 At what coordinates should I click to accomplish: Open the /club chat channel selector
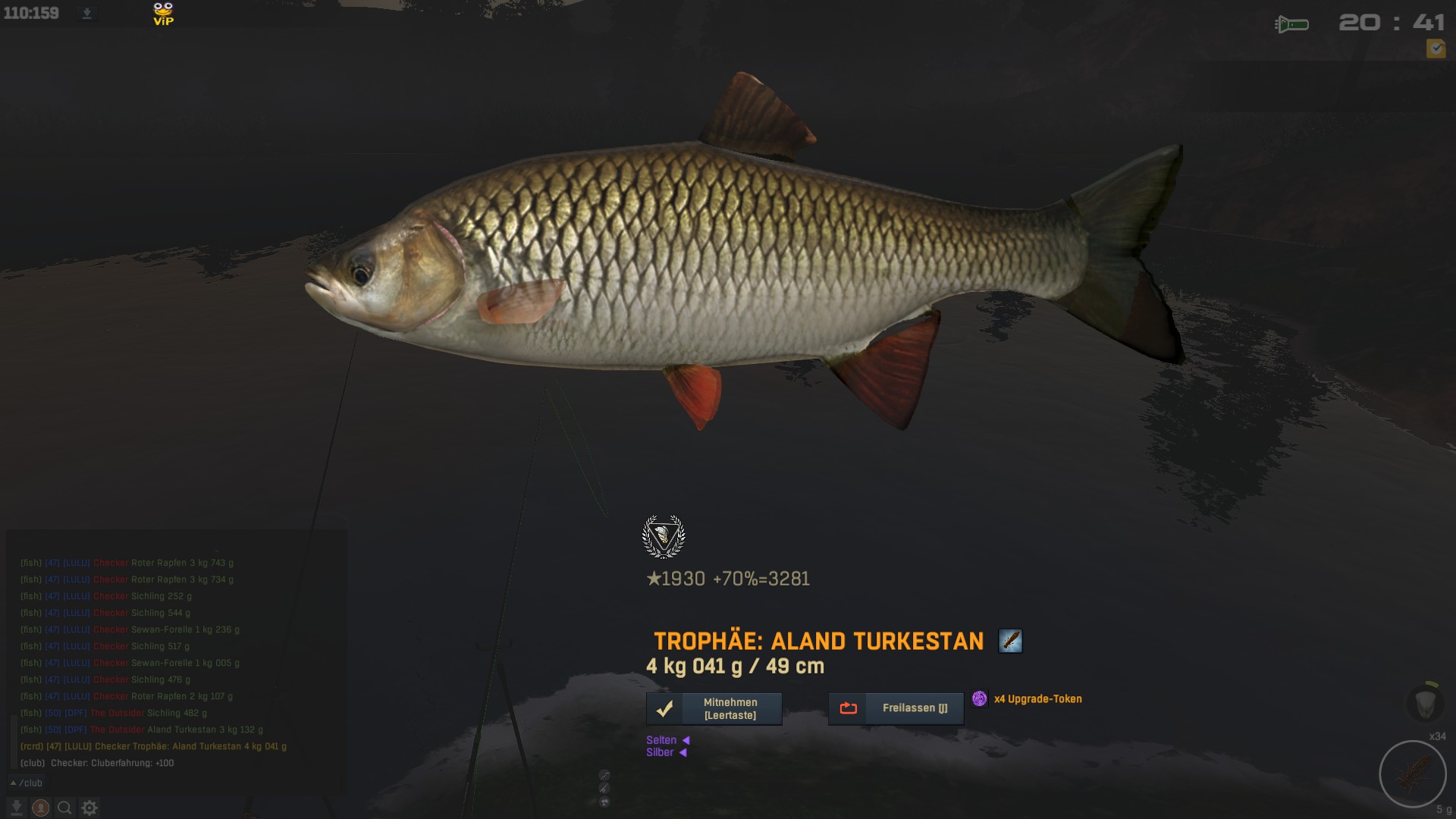pos(27,783)
